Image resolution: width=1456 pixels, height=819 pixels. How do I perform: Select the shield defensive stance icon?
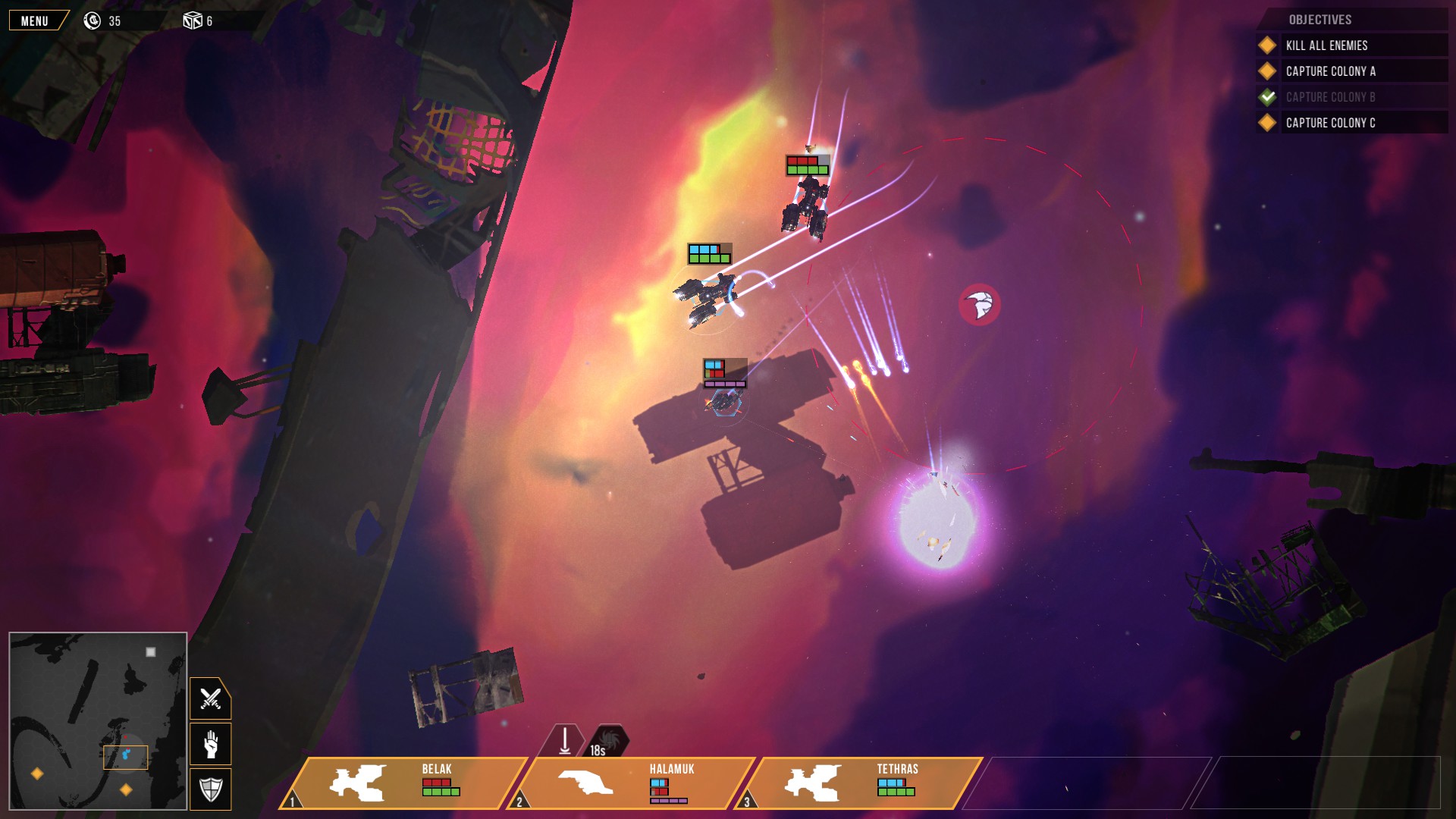(x=211, y=789)
